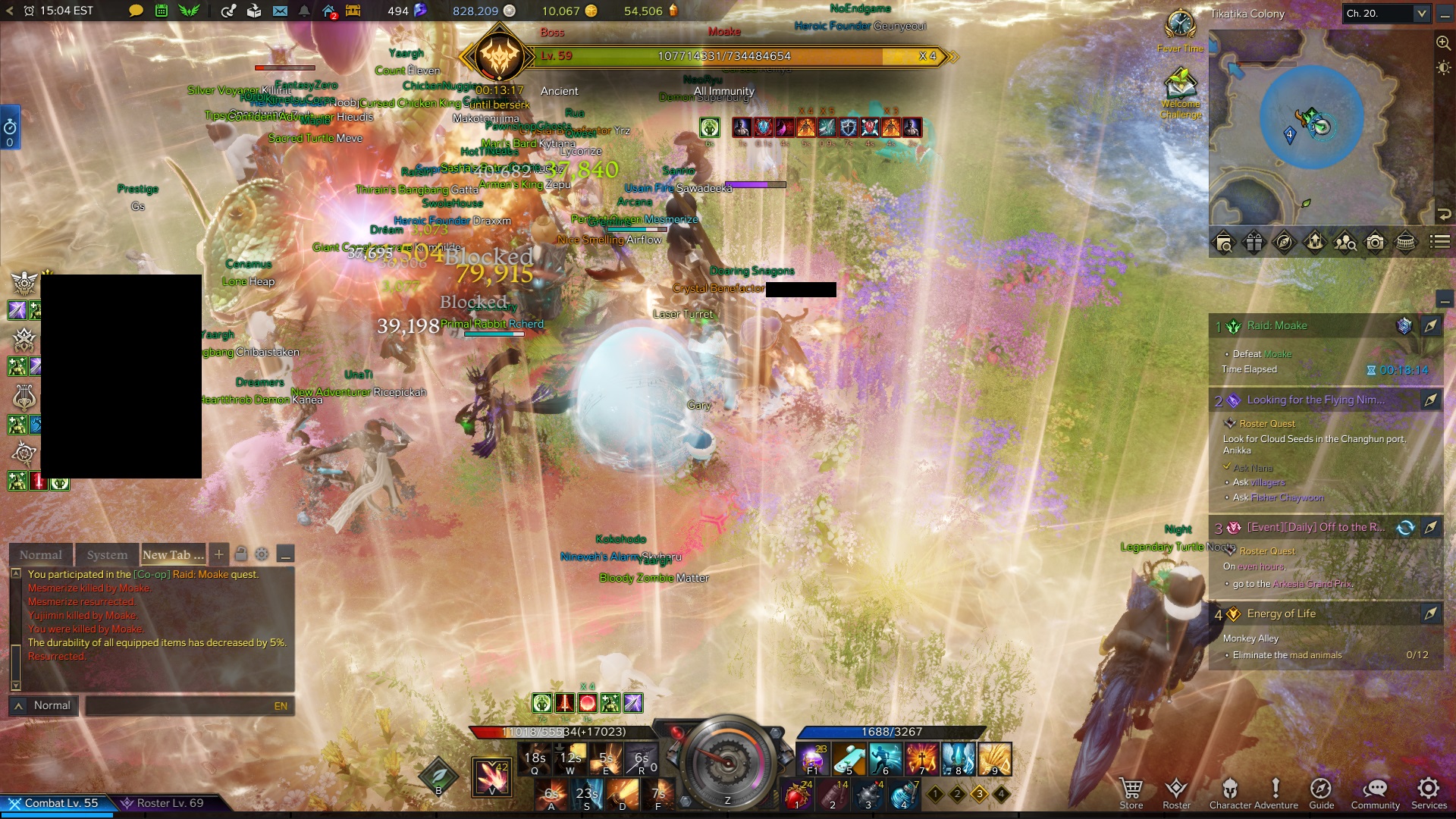This screenshot has height=819, width=1456.
Task: Open the Roster menu
Action: click(1176, 793)
